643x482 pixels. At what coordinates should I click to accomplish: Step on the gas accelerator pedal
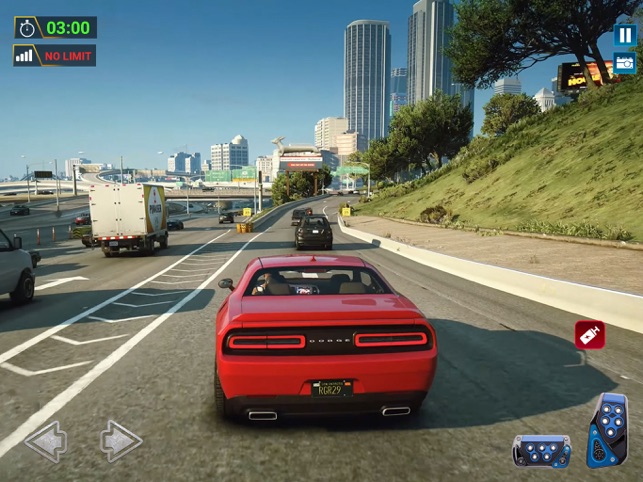coord(607,430)
